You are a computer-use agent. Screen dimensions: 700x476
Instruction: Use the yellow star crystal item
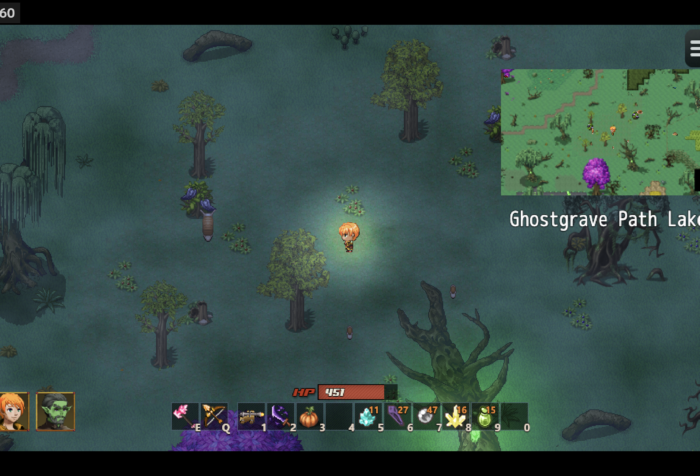click(x=456, y=416)
